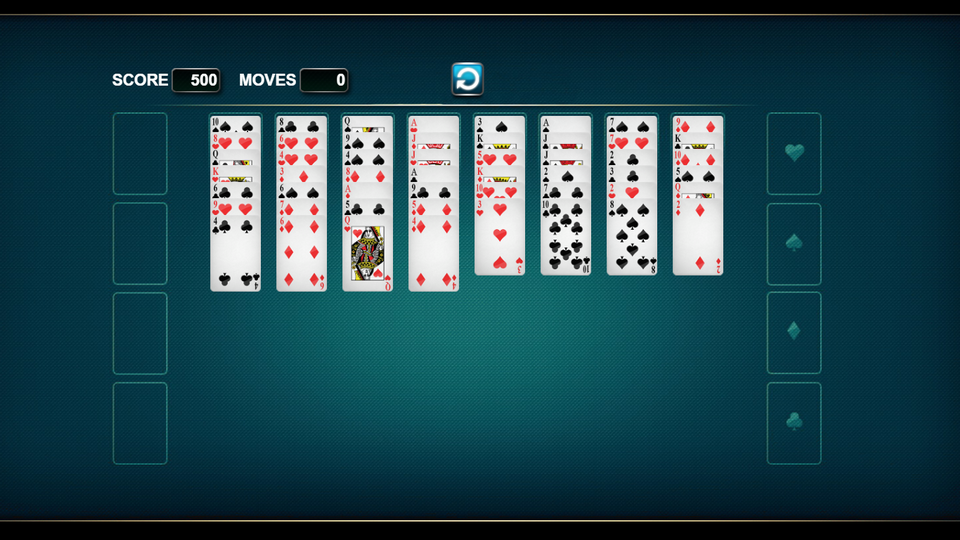Click the blue restart arrow button
The image size is (960, 540).
point(467,79)
